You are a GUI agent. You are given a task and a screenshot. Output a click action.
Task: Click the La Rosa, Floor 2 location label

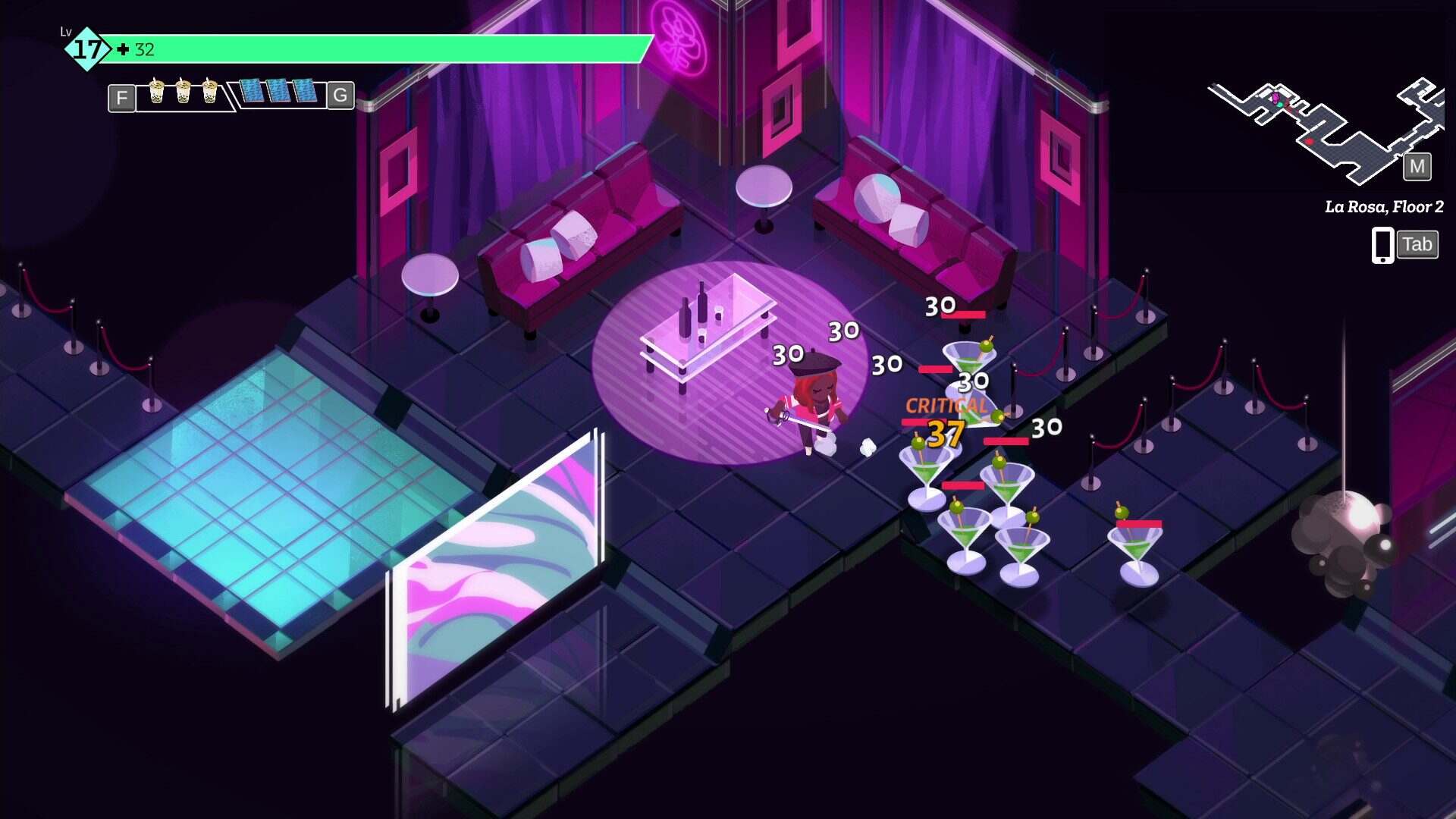tap(1383, 205)
